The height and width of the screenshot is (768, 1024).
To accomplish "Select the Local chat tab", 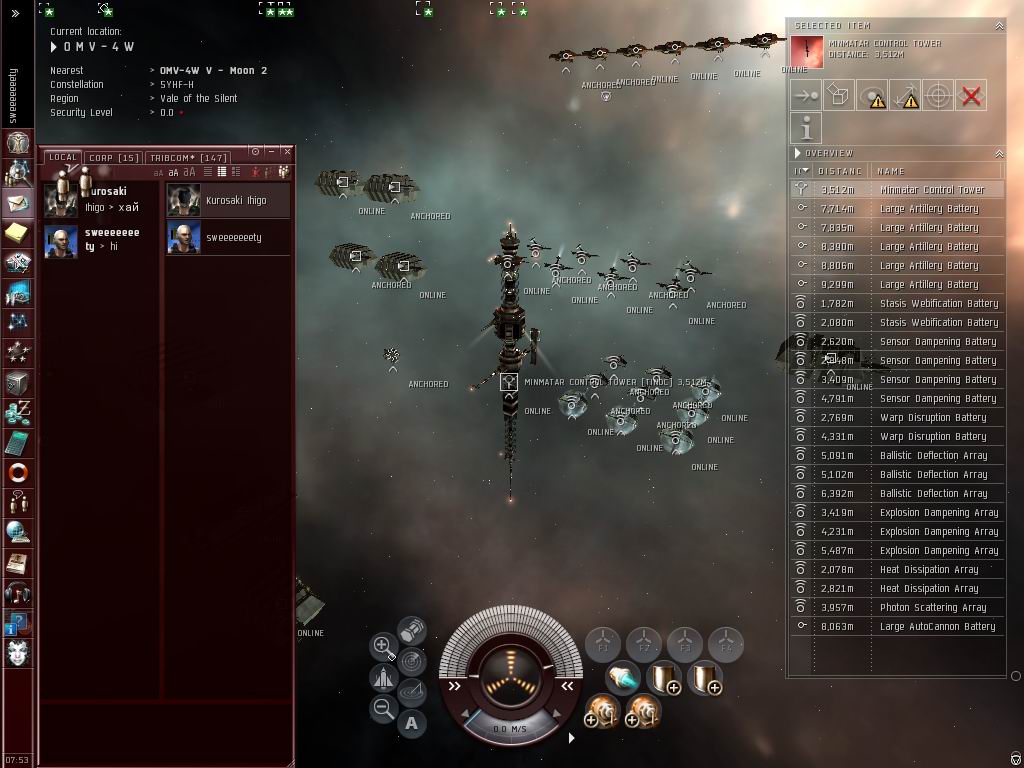I will [63, 158].
